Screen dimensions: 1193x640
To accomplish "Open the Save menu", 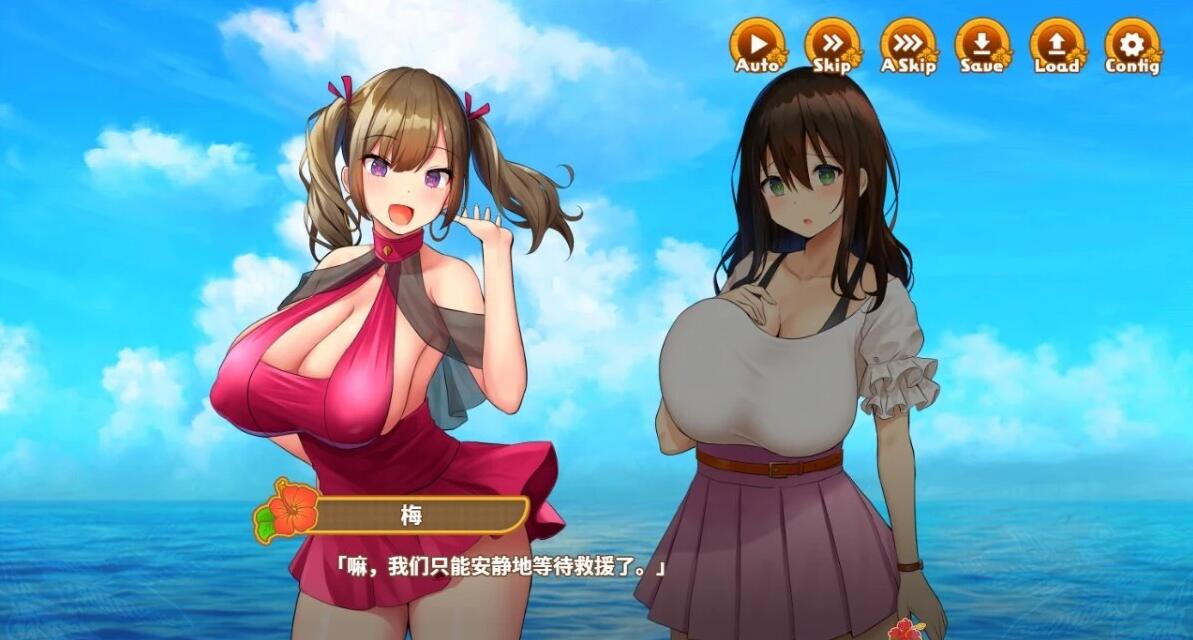I will [x=982, y=46].
